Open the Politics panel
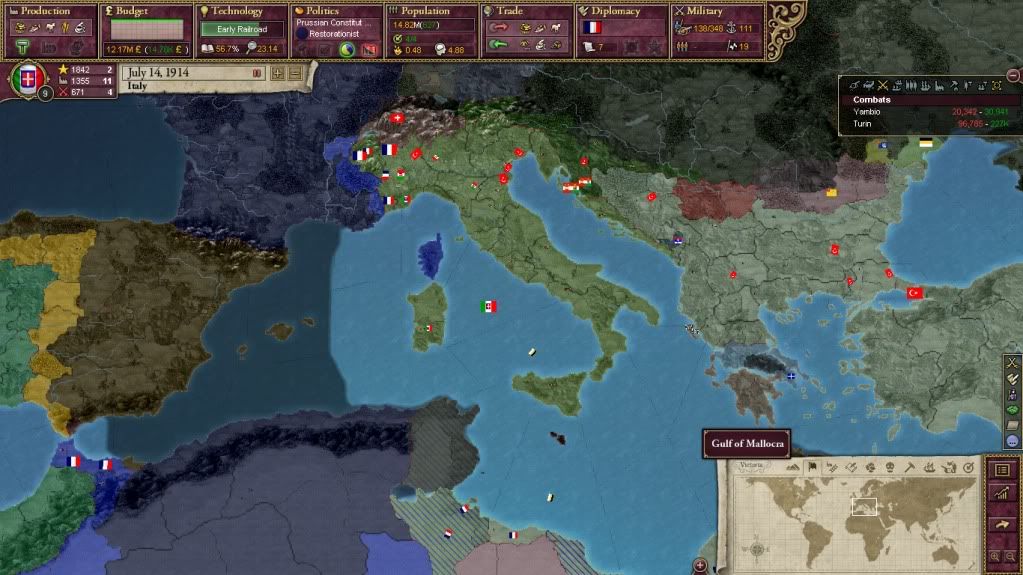The height and width of the screenshot is (575, 1023). click(x=336, y=11)
